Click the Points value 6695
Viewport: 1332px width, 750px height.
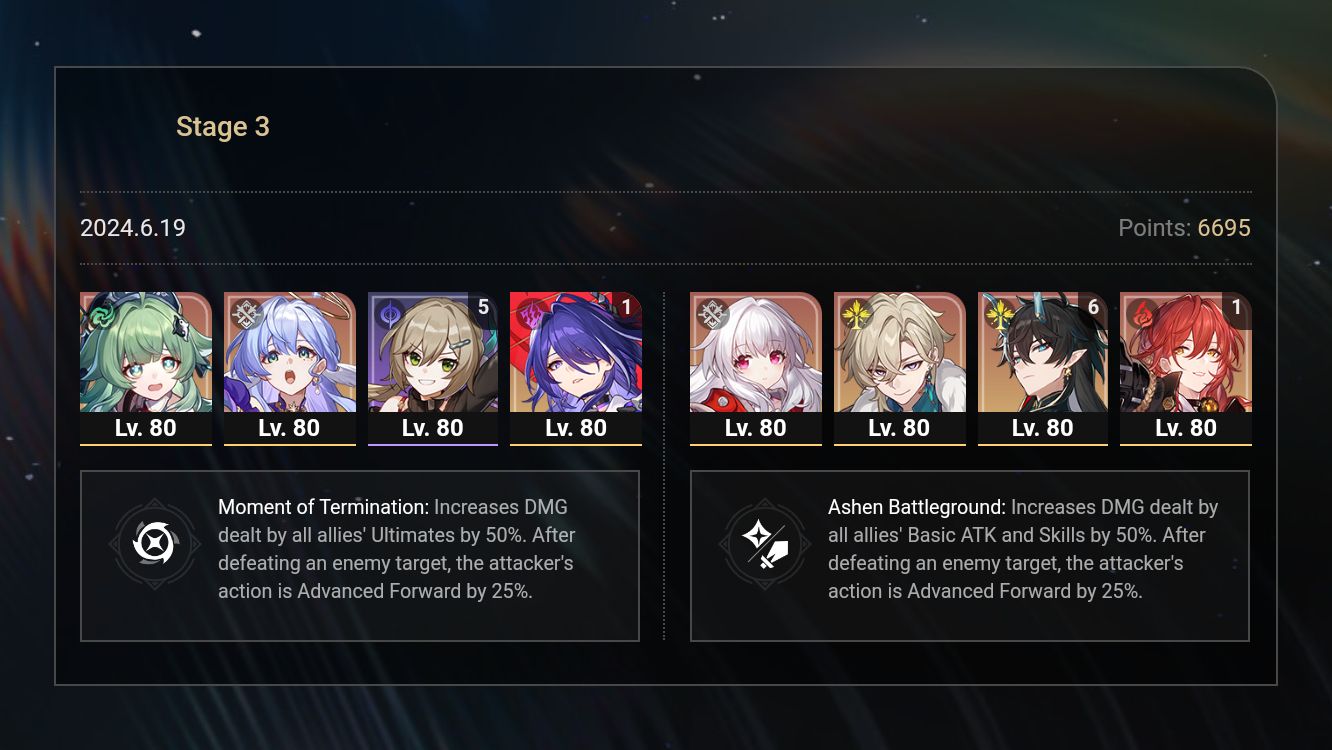coord(1224,228)
